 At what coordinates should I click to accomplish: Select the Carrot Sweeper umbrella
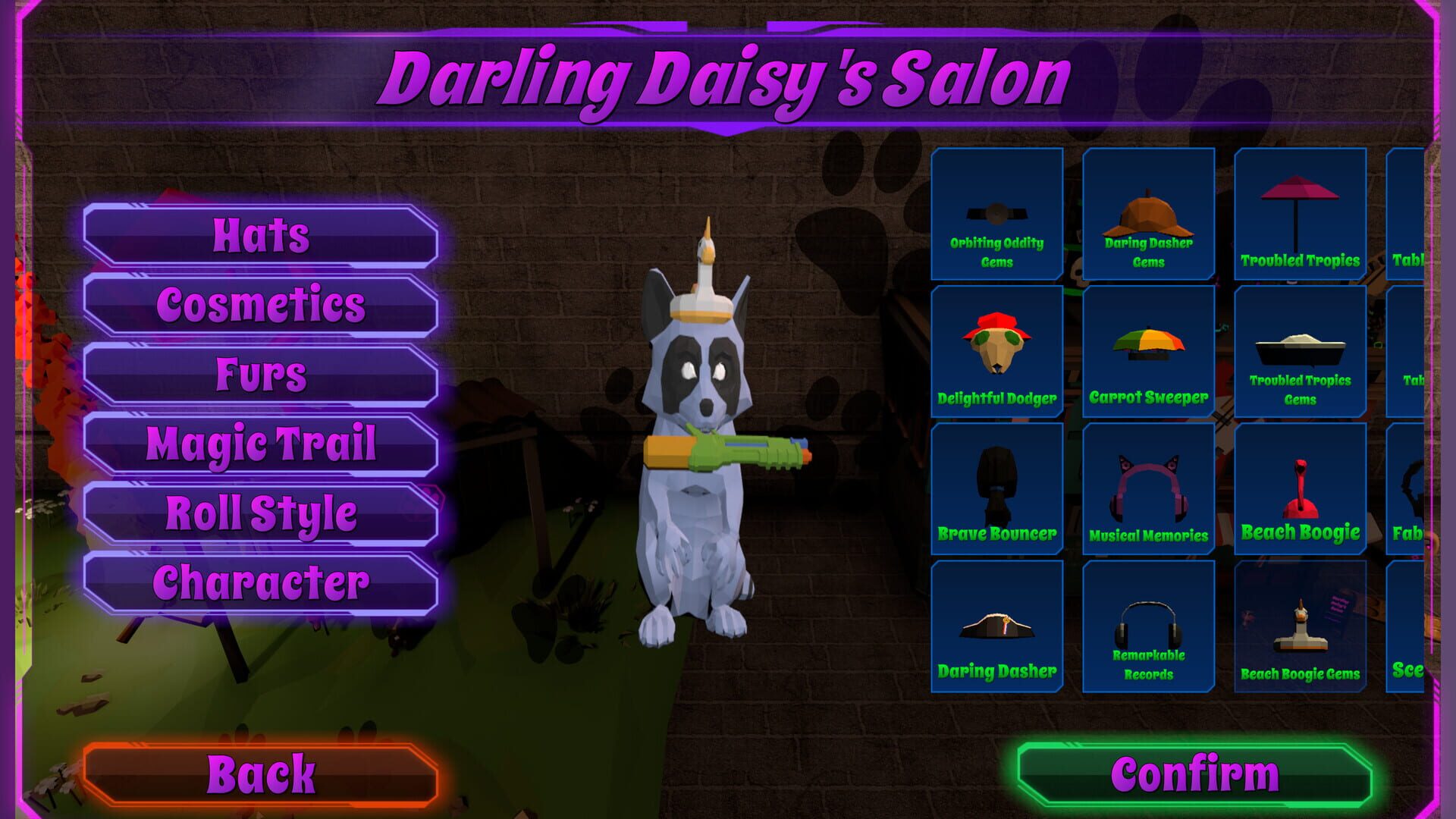(x=1147, y=351)
